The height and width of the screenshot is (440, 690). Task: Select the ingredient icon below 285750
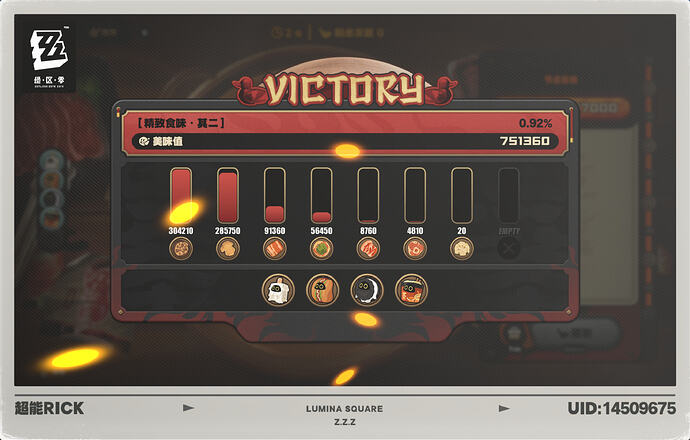point(228,248)
